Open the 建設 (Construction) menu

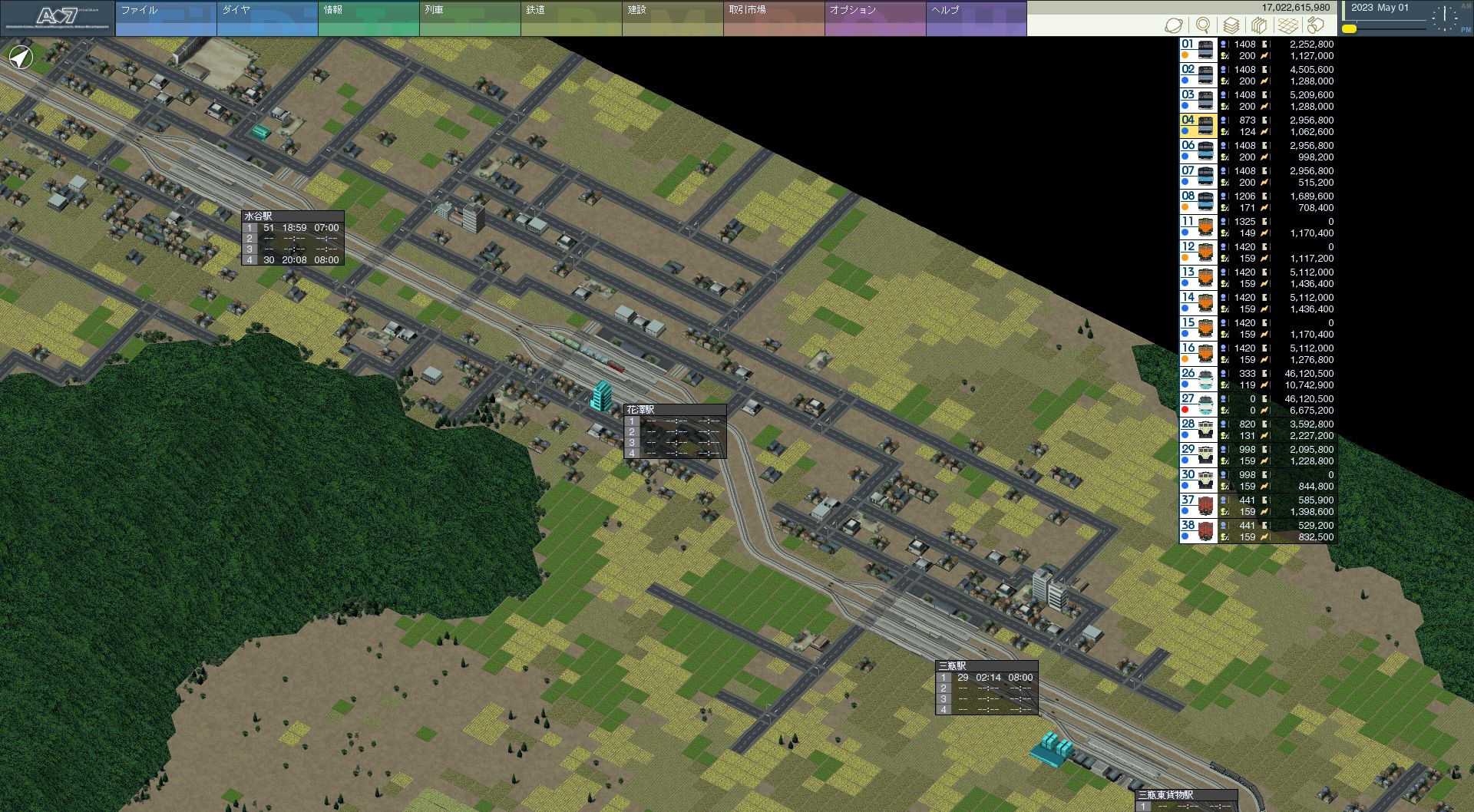pos(672,18)
